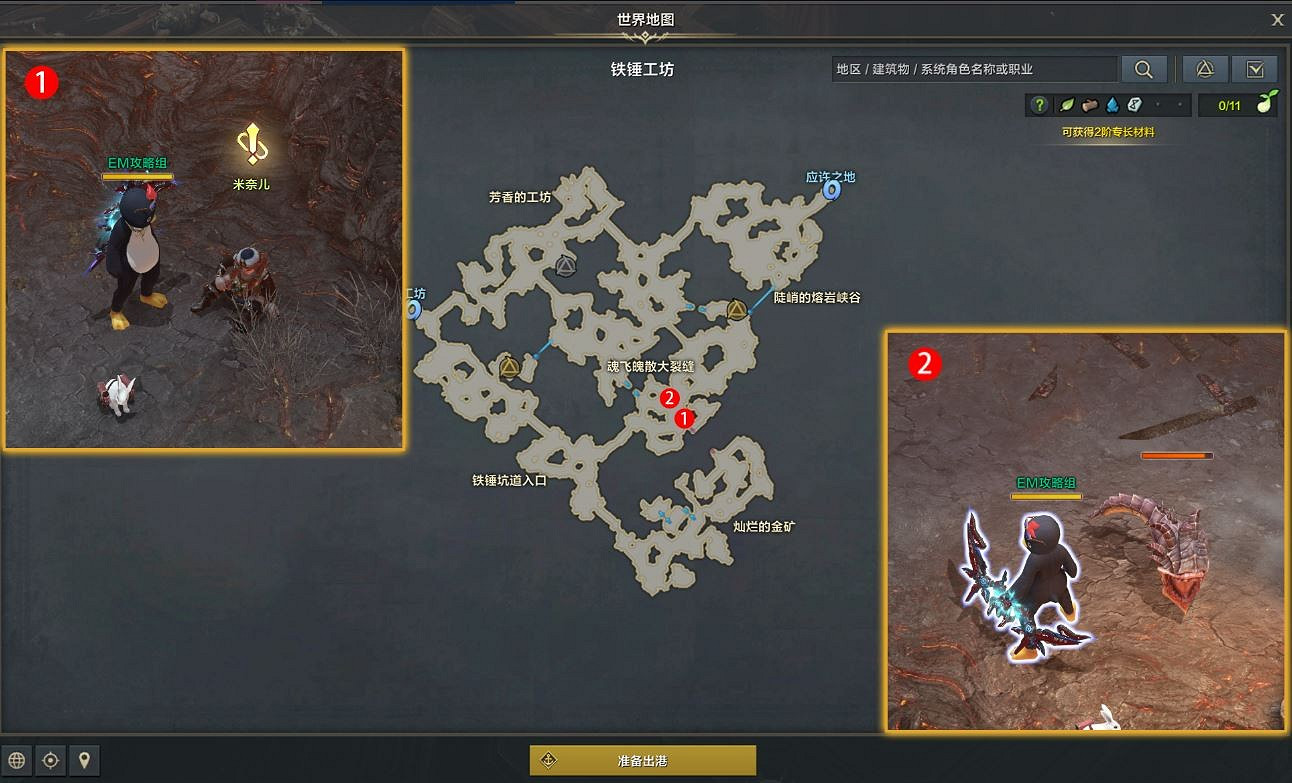The height and width of the screenshot is (783, 1292).
Task: Click the red marker 2 near 魂飞魄散大裂缝
Action: pos(668,400)
